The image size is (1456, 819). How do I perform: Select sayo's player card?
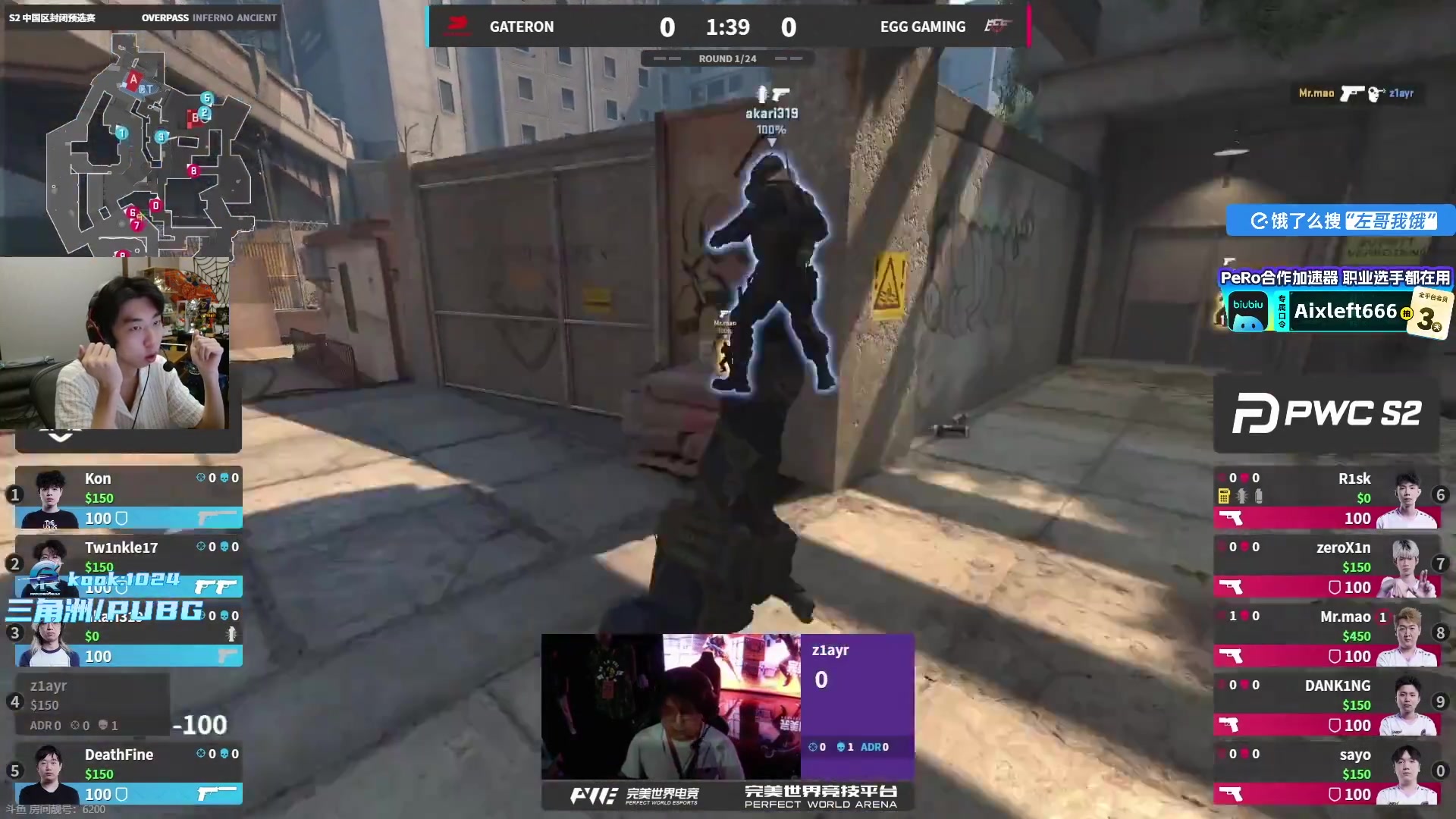pos(1327,773)
